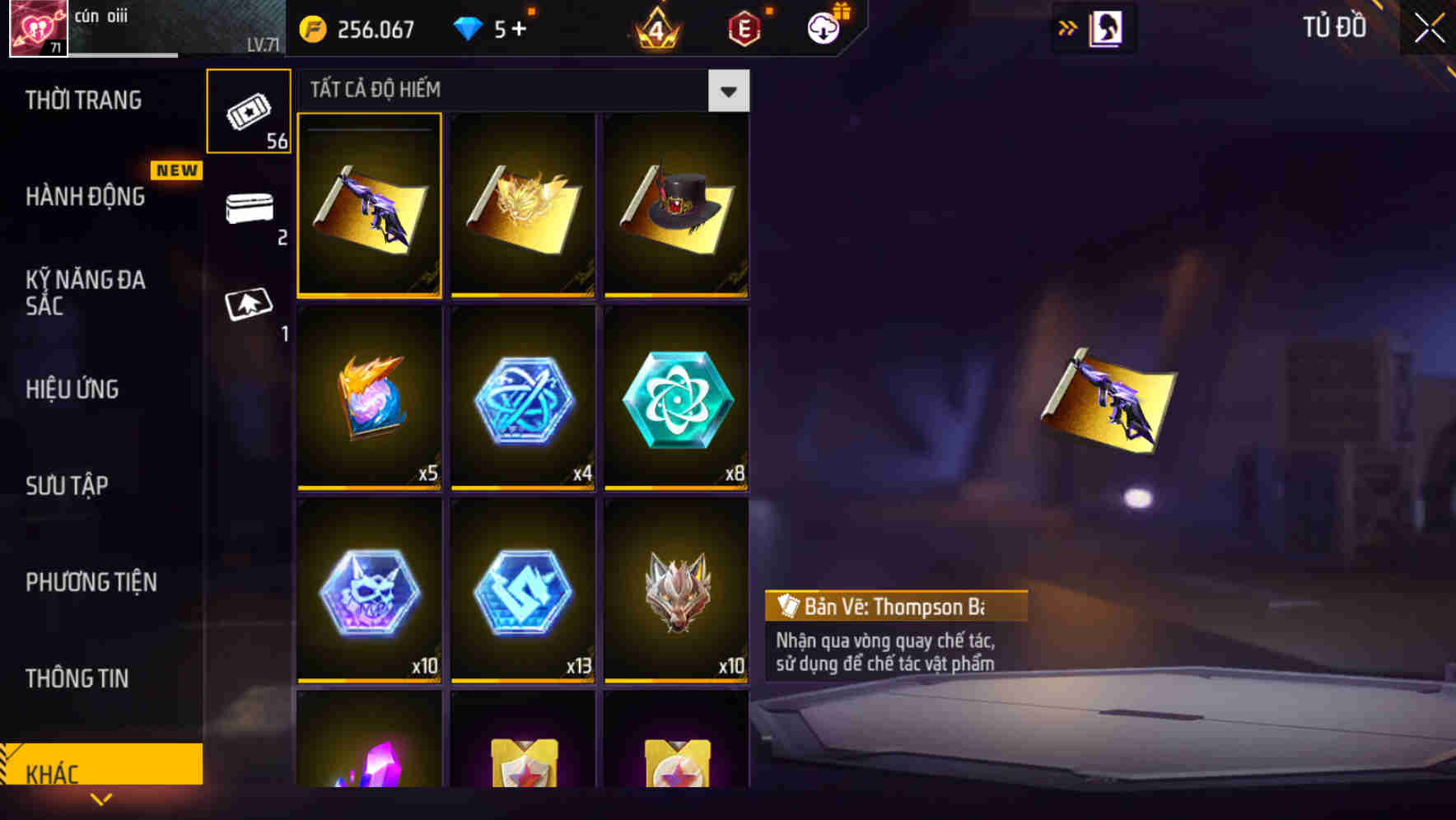The width and height of the screenshot is (1456, 820).
Task: Open the cloud download gift icon
Action: (x=825, y=27)
